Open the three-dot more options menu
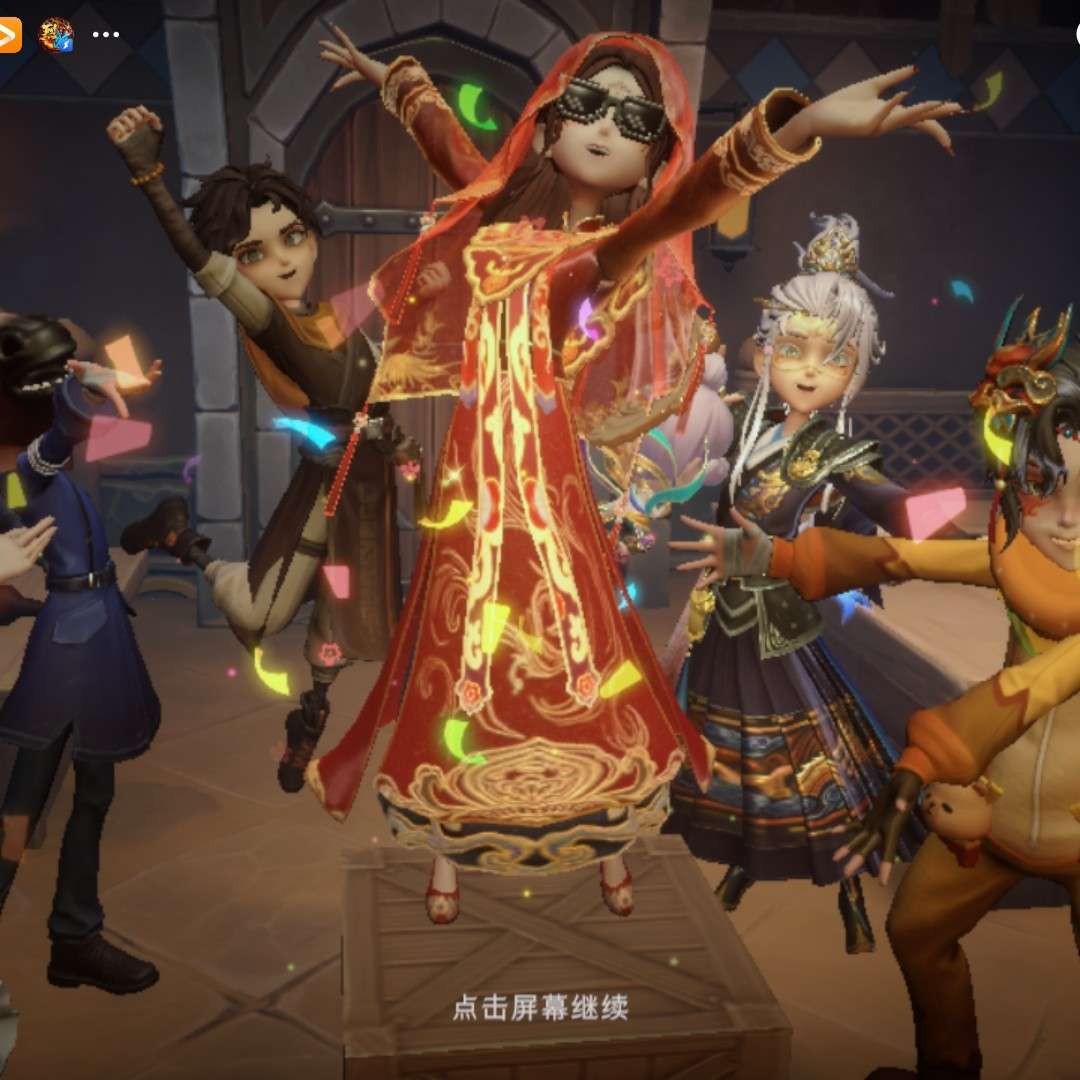This screenshot has height=1080, width=1080. (105, 34)
